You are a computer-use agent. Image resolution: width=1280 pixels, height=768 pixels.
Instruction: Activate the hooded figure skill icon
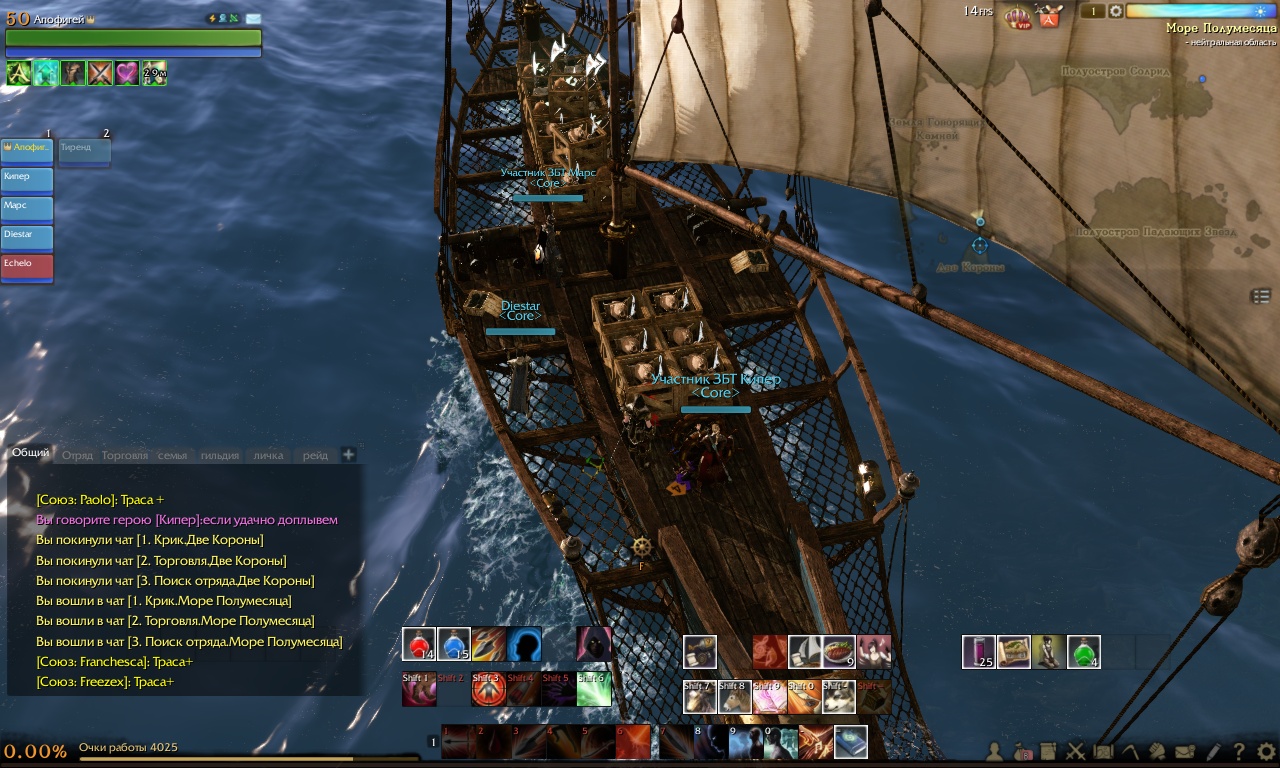click(593, 645)
